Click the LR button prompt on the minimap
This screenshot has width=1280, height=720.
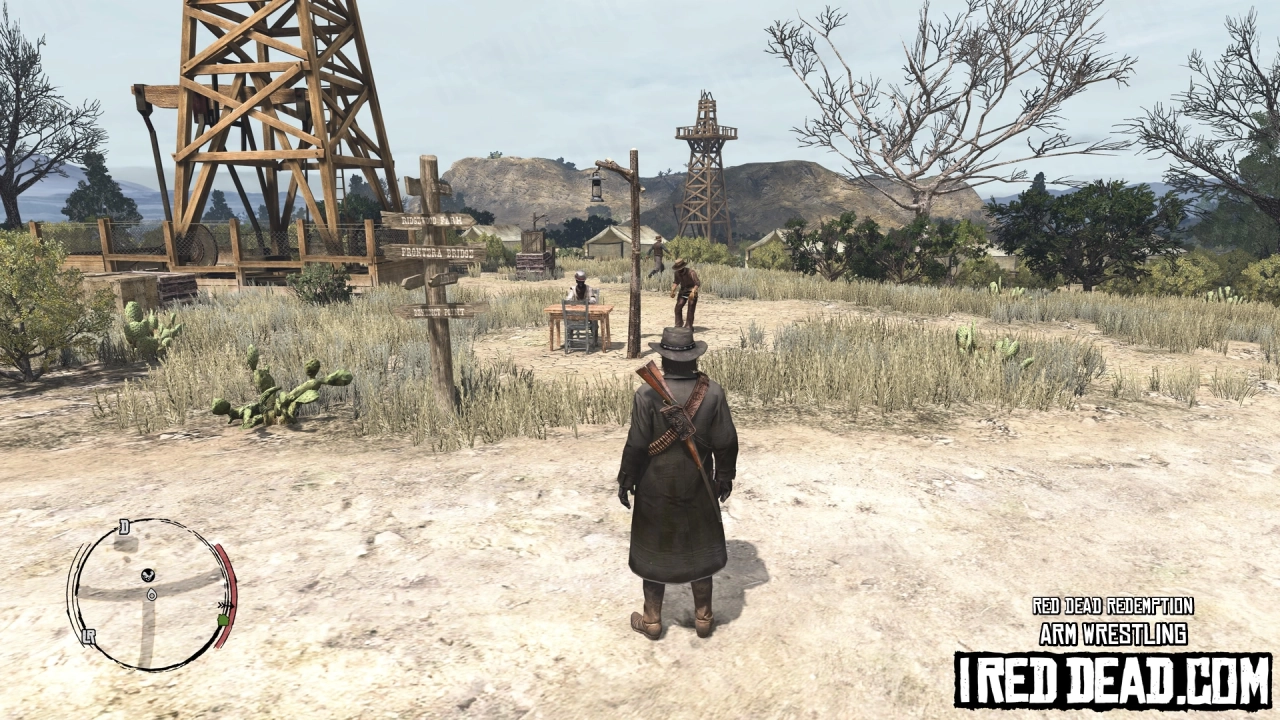pos(89,636)
